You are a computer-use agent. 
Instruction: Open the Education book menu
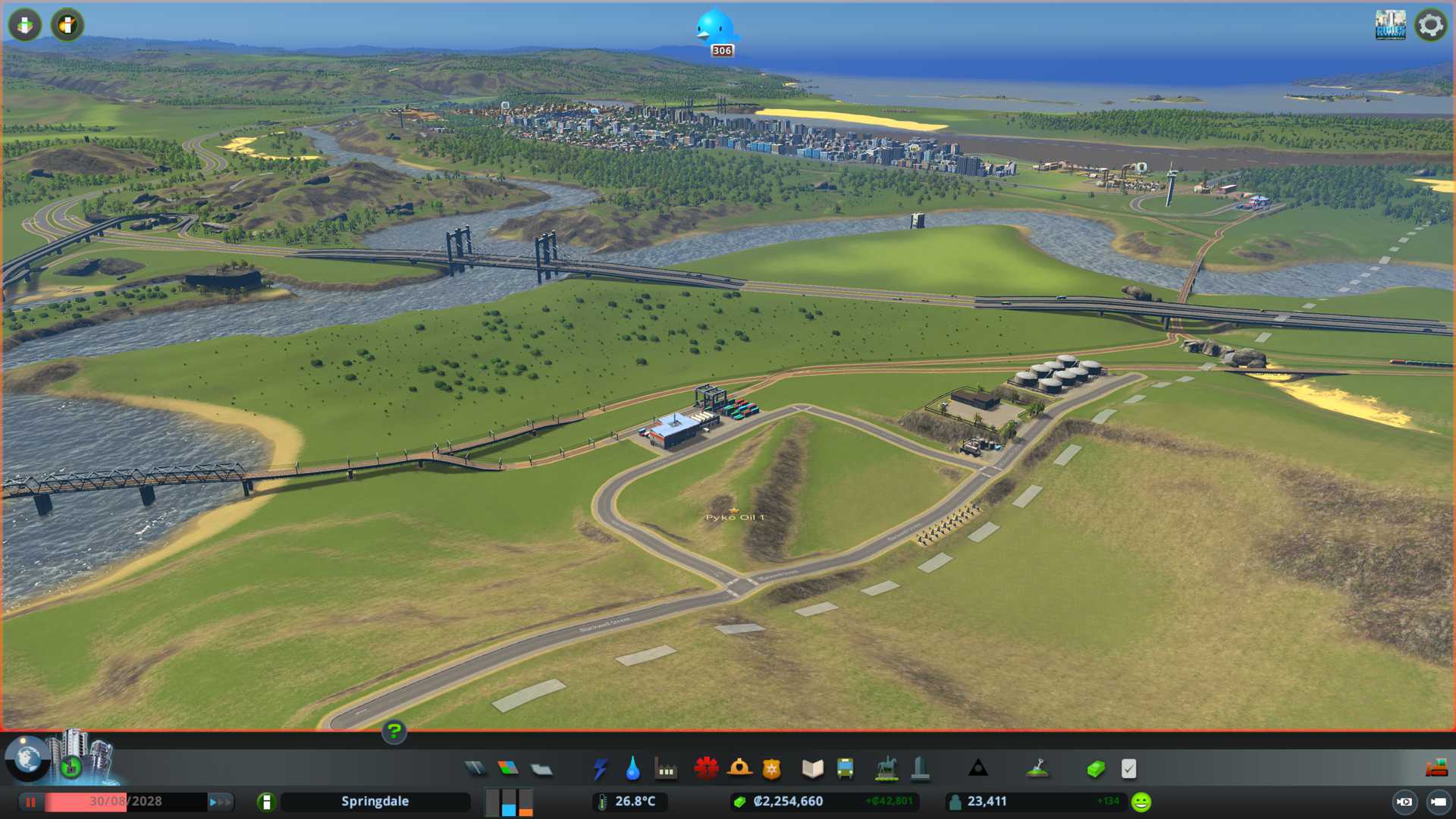812,769
